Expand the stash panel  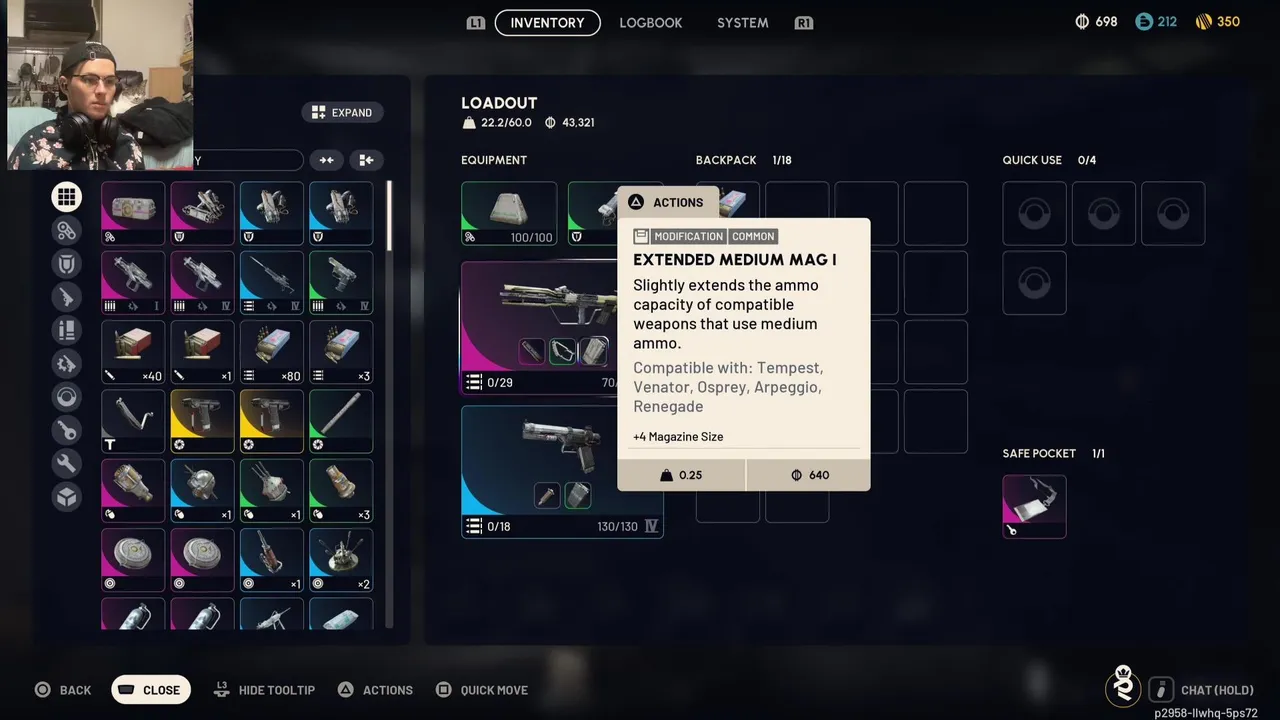click(x=342, y=113)
